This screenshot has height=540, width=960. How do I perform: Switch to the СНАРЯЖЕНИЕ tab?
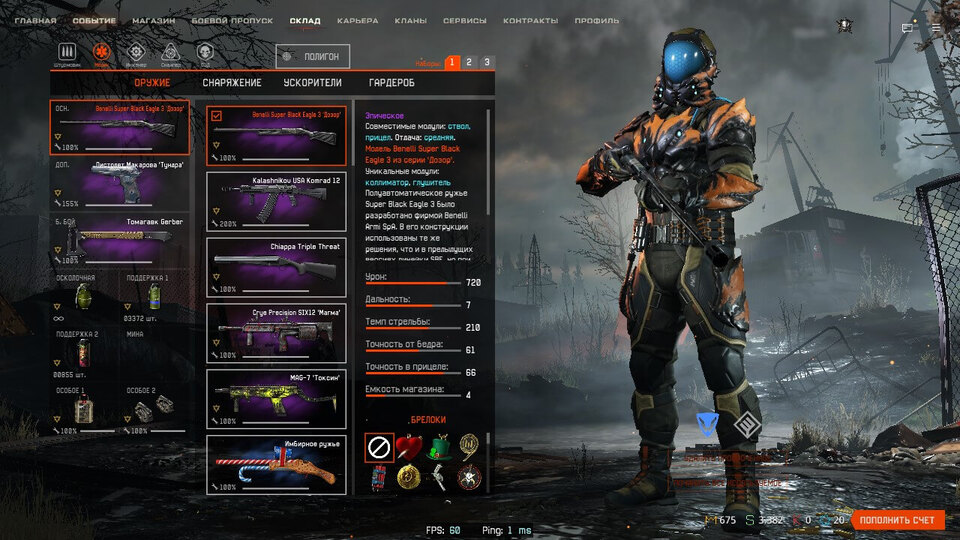[x=231, y=83]
